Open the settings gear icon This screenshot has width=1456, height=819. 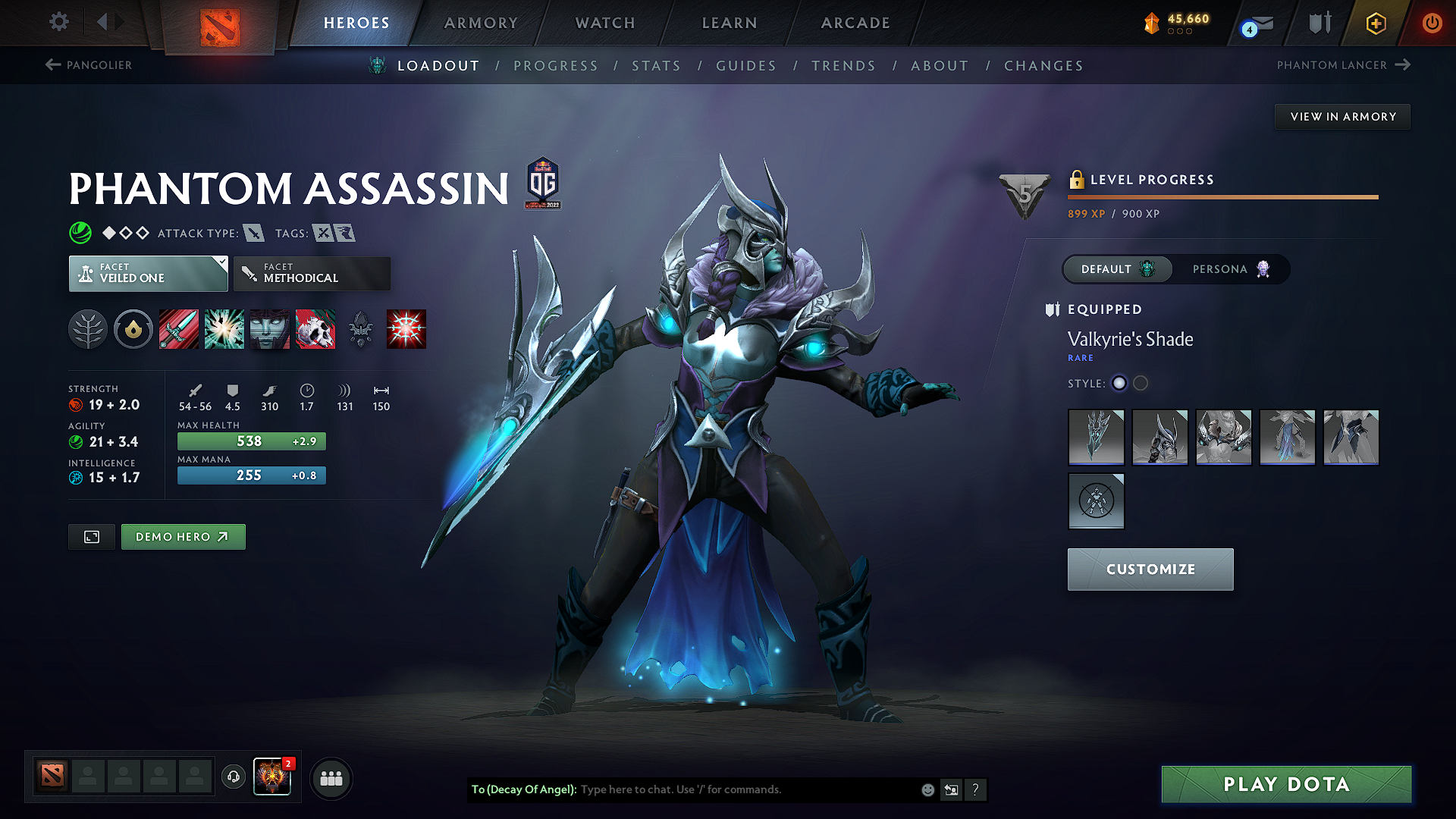pyautogui.click(x=58, y=22)
